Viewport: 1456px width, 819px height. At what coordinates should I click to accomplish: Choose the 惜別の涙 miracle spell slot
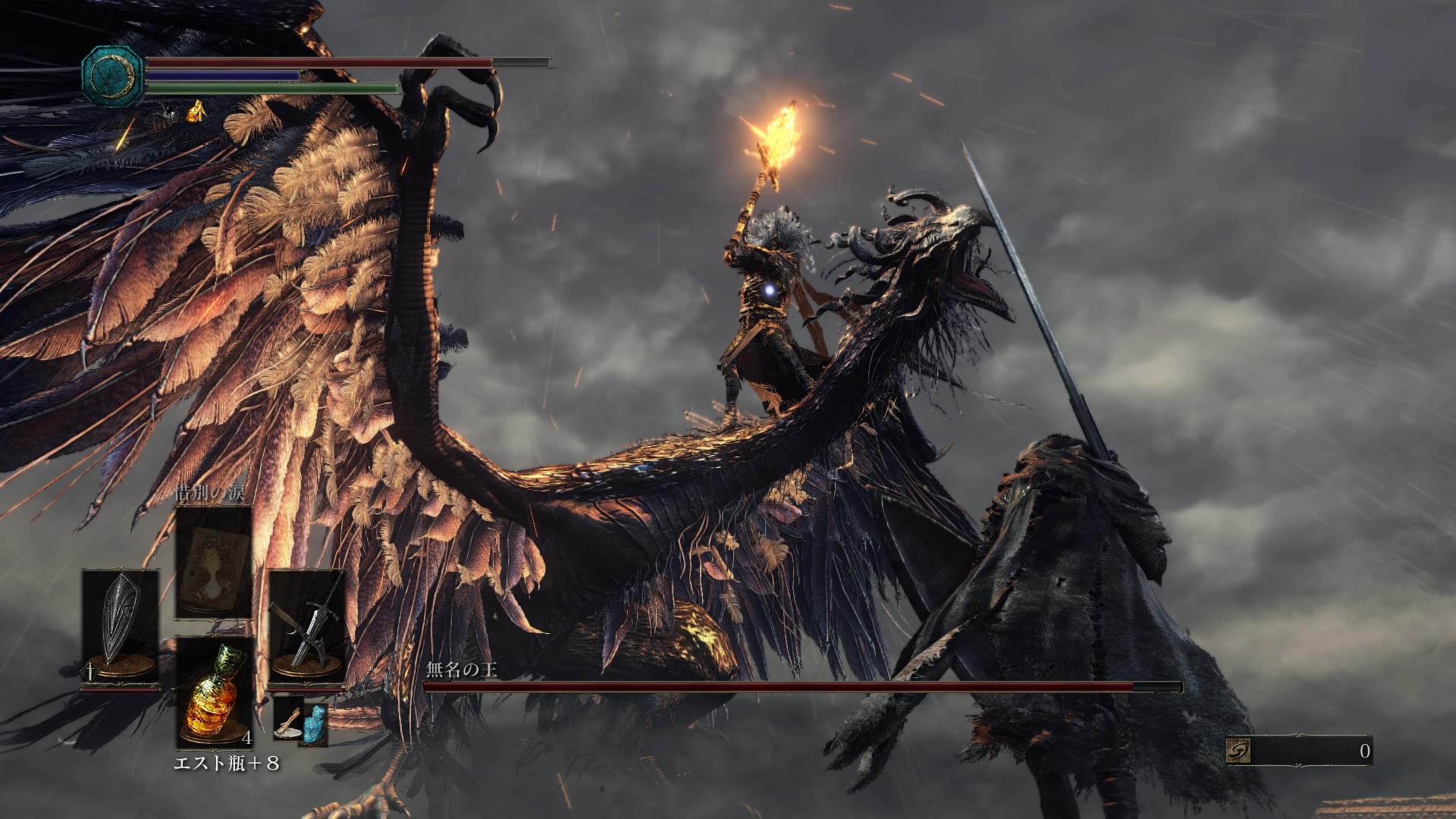click(x=214, y=561)
